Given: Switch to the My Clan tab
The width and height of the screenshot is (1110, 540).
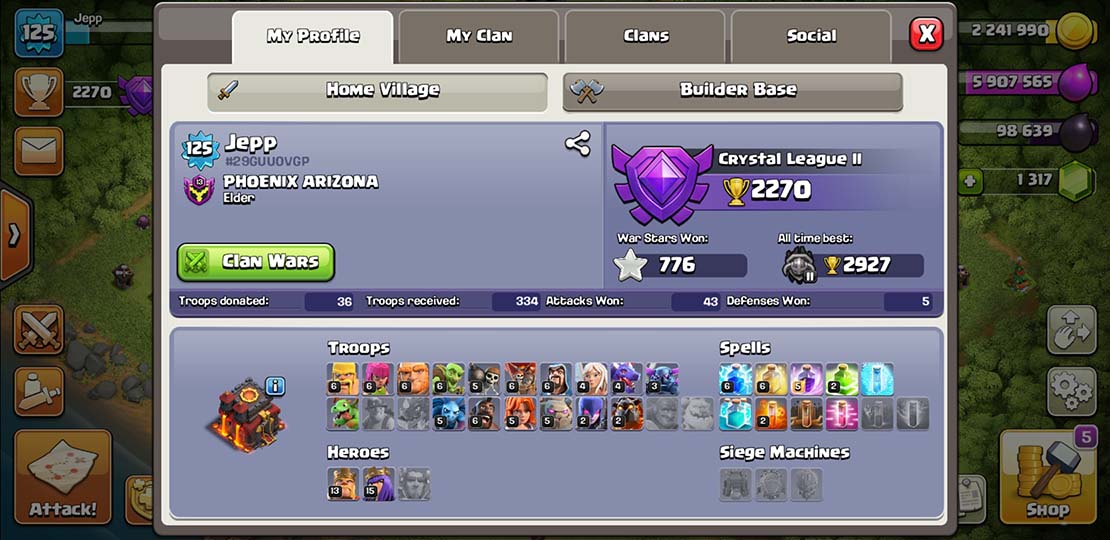Looking at the screenshot, I should 479,36.
